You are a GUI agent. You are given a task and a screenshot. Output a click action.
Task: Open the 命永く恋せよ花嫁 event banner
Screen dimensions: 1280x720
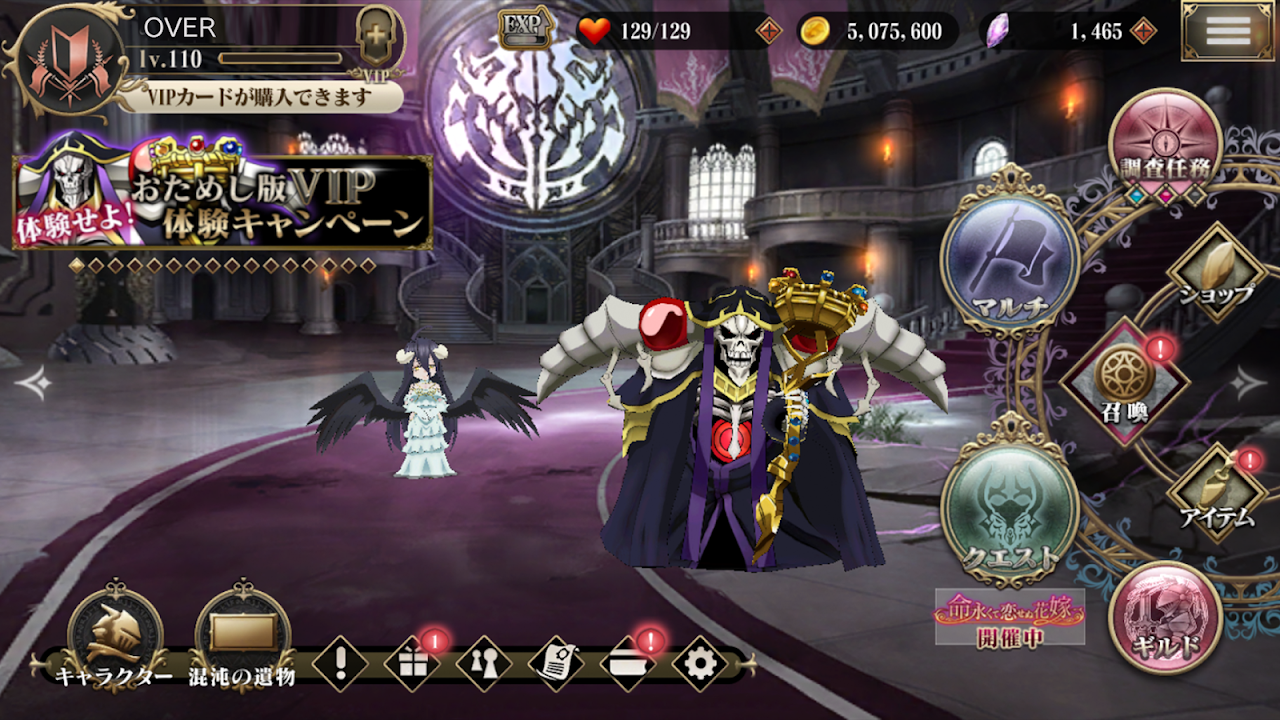coord(1009,619)
